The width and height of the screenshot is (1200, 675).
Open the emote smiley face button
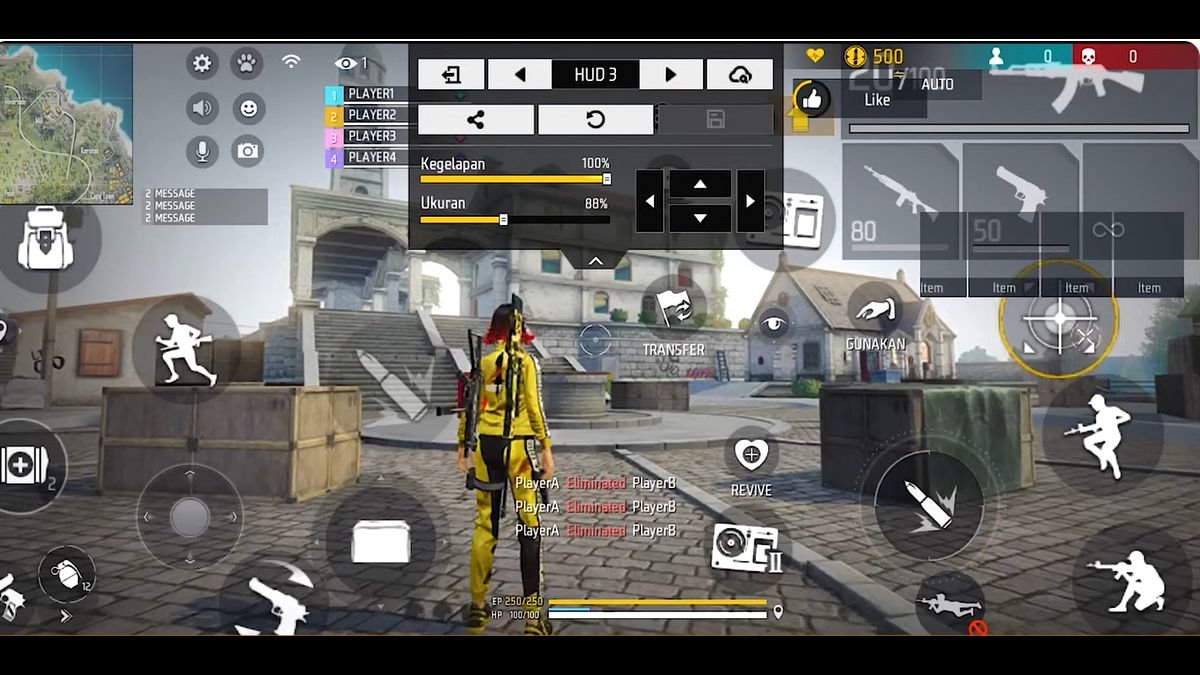[x=247, y=107]
